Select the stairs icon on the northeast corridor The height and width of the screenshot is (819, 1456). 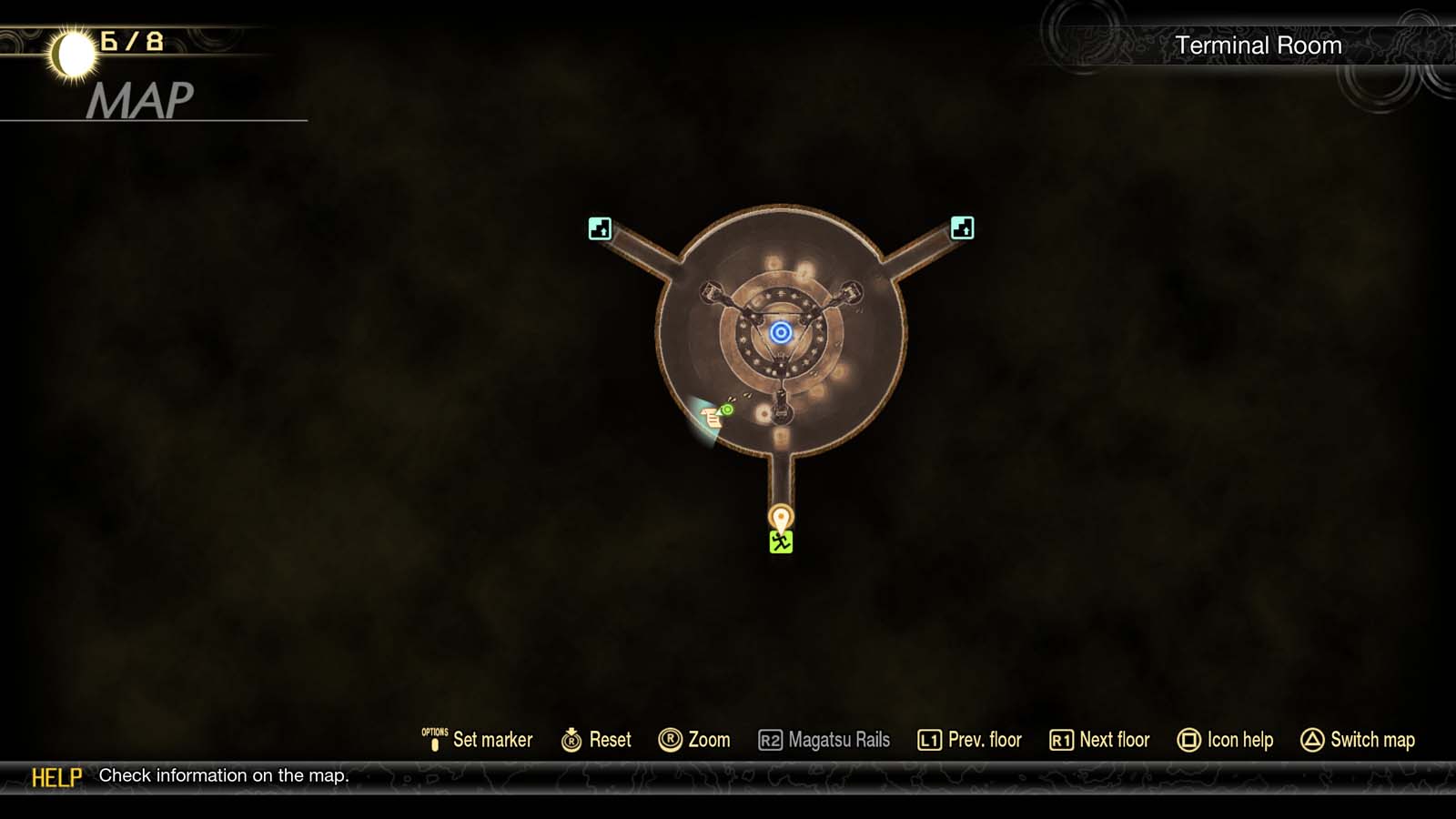(x=962, y=227)
